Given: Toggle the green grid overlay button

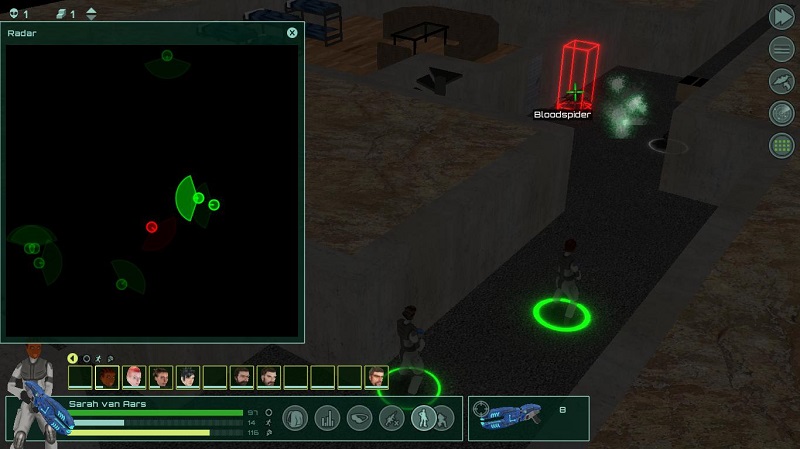Looking at the screenshot, I should coord(781,145).
